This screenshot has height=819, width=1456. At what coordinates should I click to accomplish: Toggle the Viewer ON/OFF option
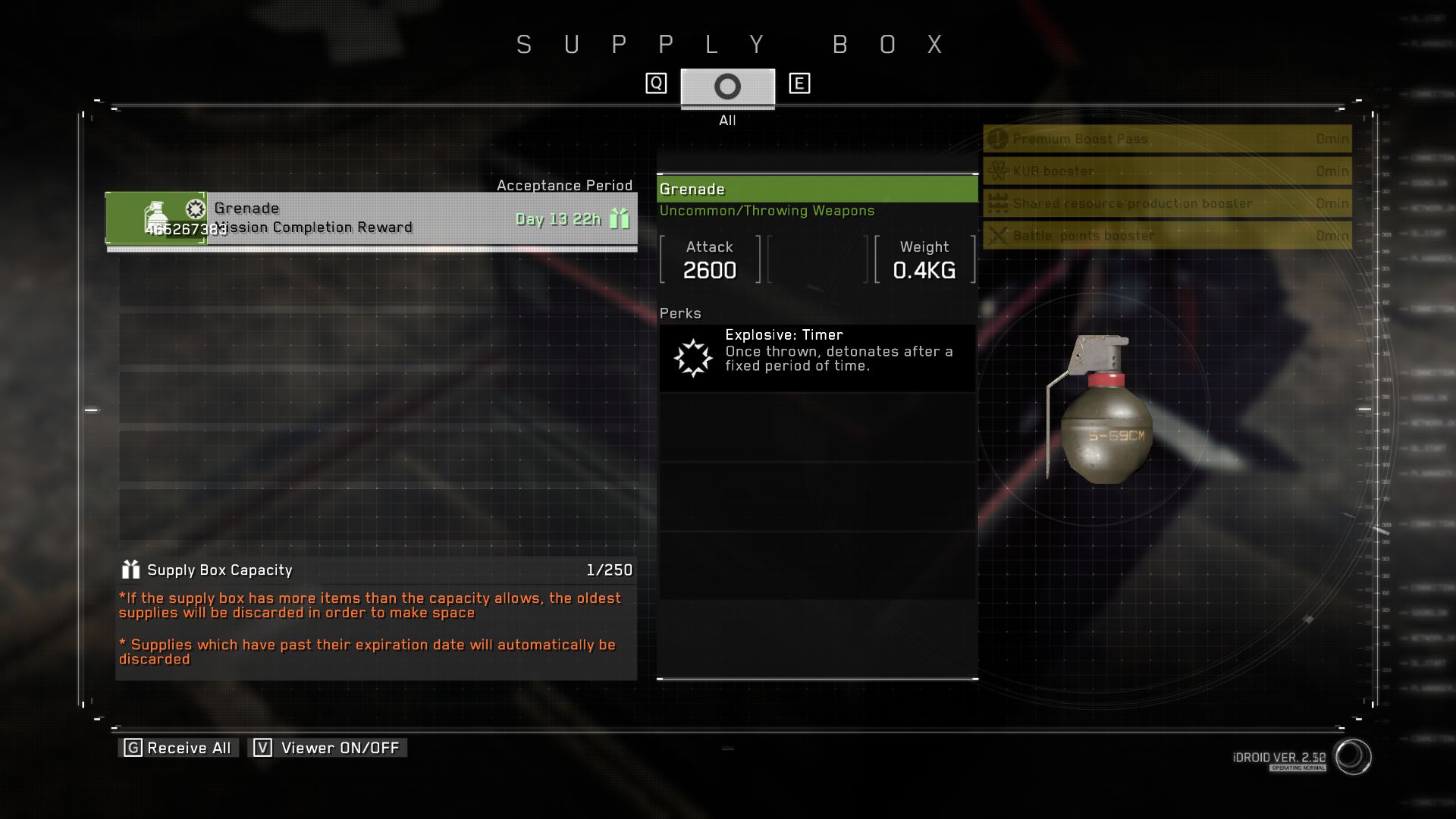pos(328,747)
